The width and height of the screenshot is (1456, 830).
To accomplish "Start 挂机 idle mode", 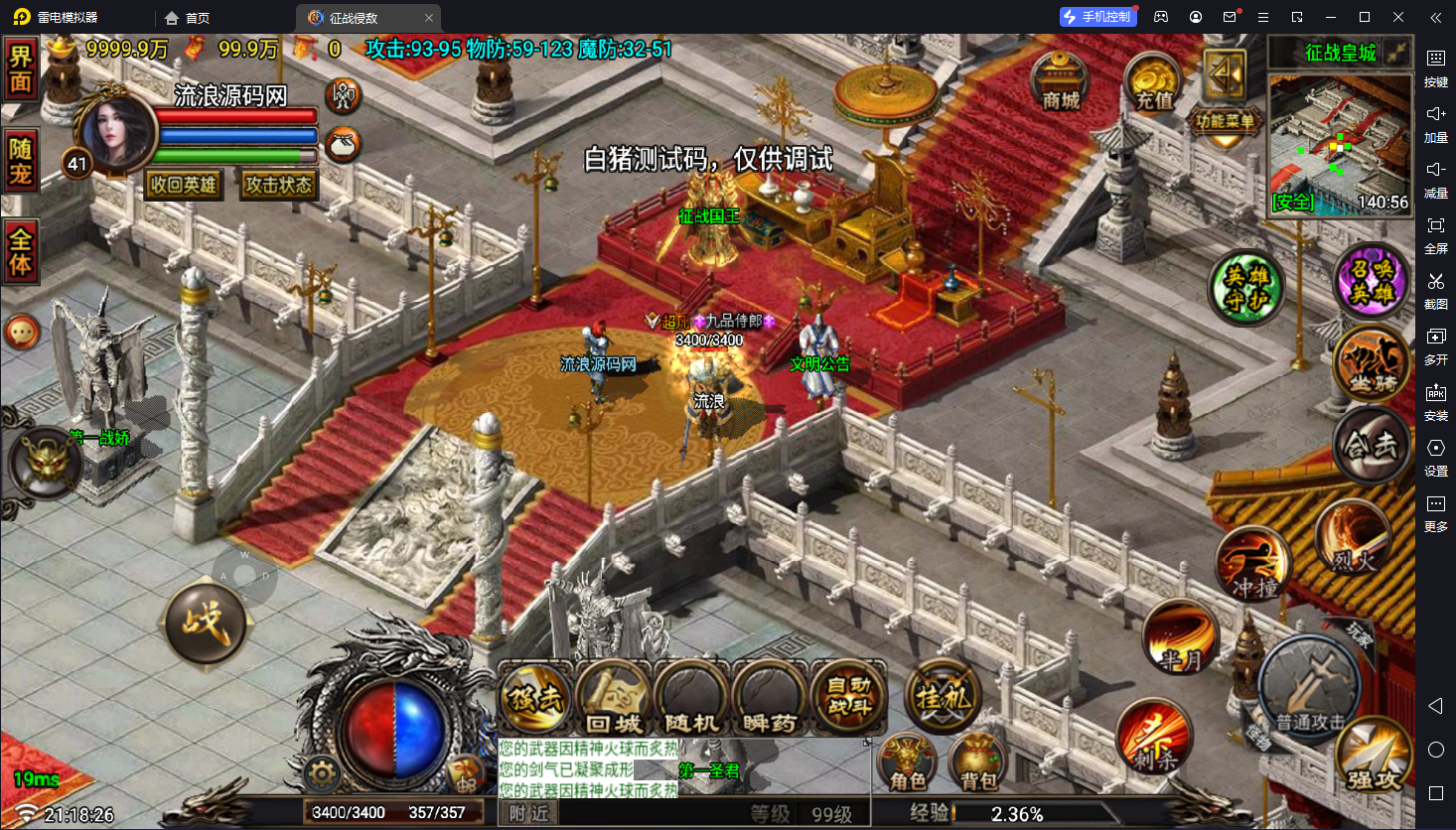I will click(942, 696).
